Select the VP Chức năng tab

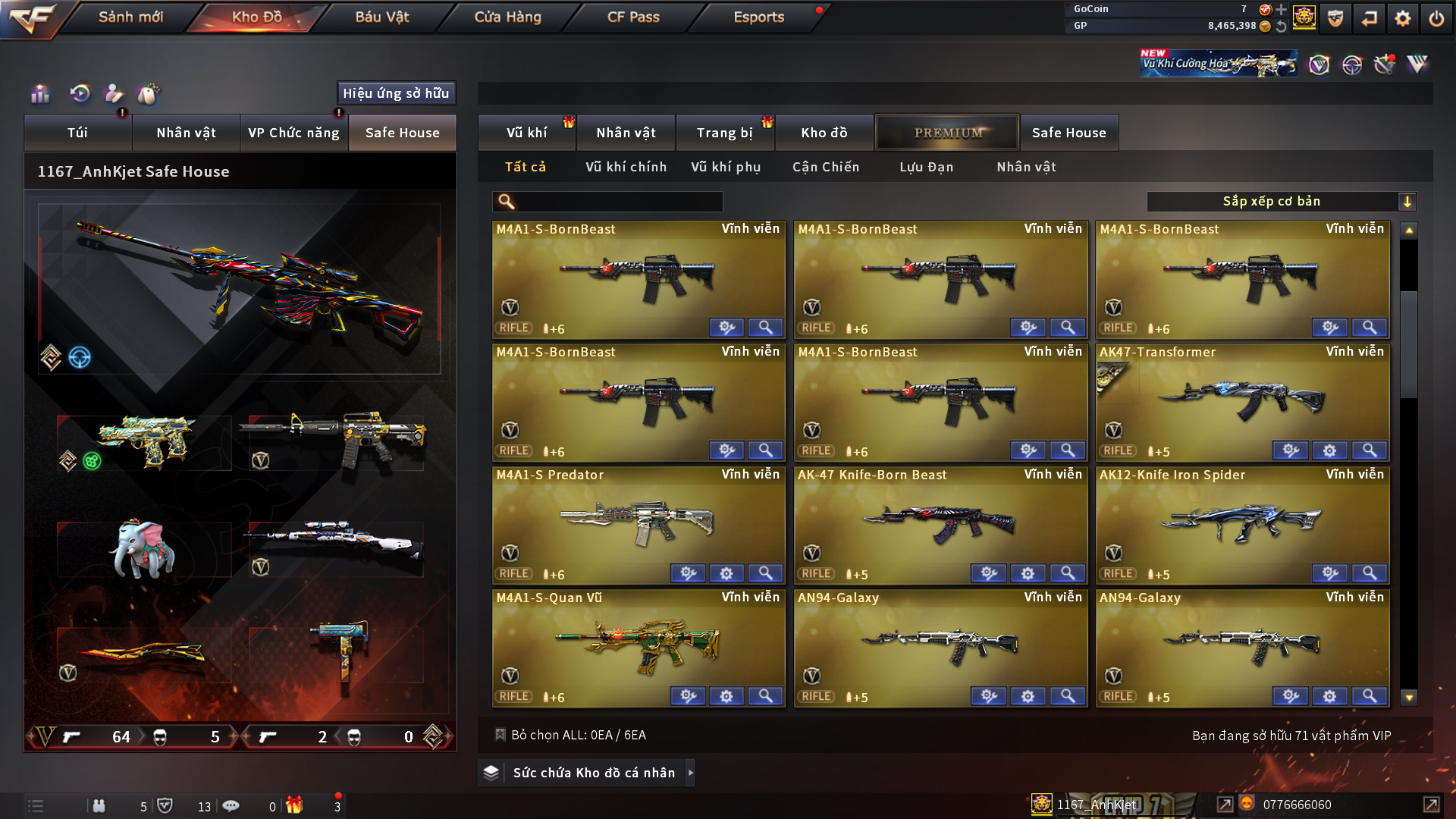tap(293, 133)
